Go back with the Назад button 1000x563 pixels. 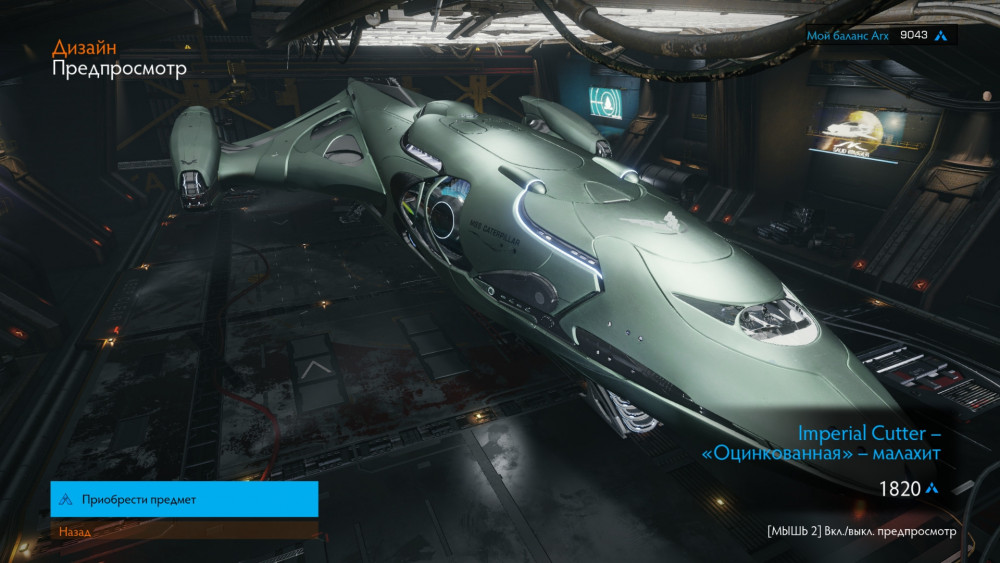[184, 531]
